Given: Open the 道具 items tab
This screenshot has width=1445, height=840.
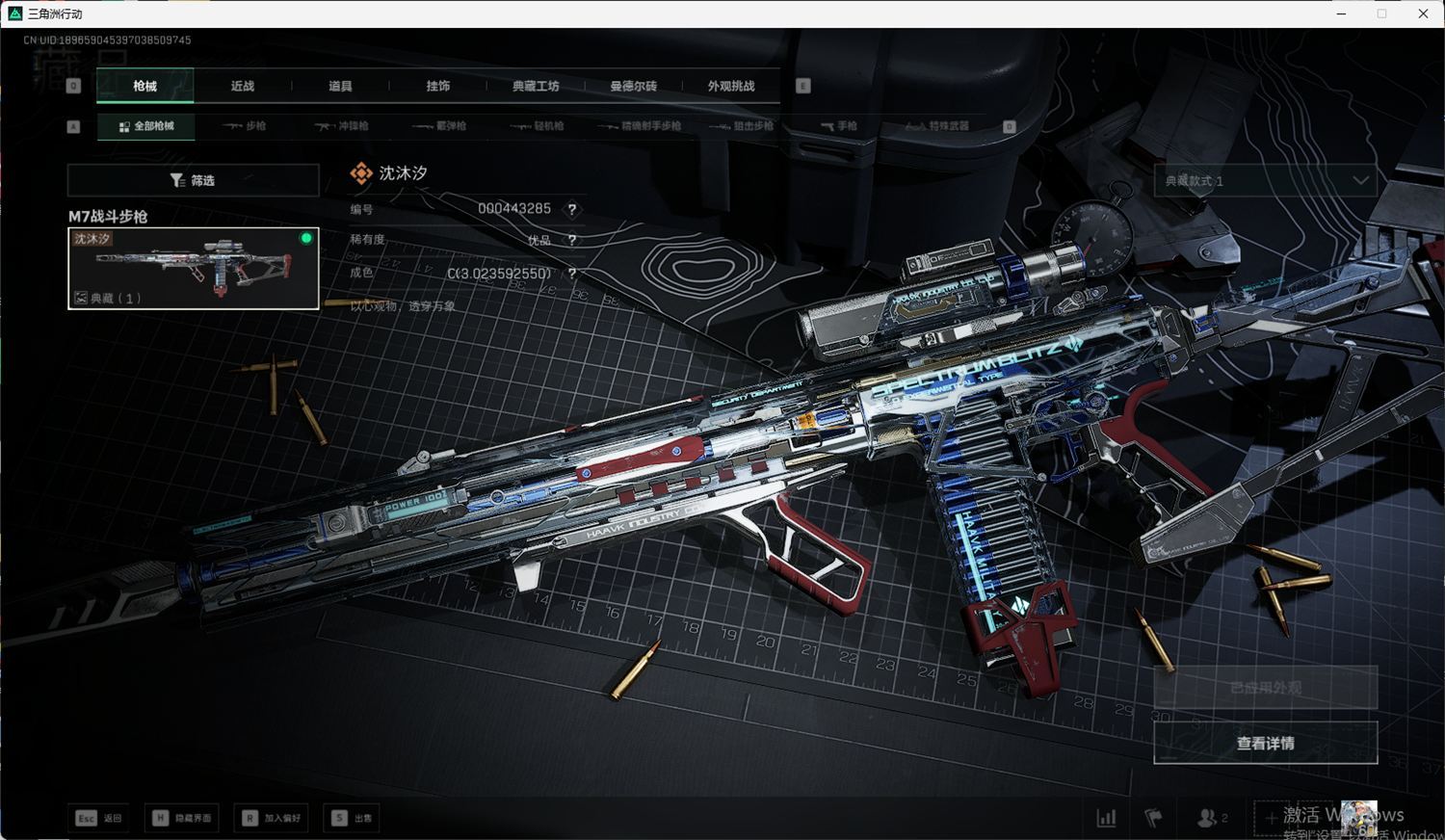Looking at the screenshot, I should (340, 86).
